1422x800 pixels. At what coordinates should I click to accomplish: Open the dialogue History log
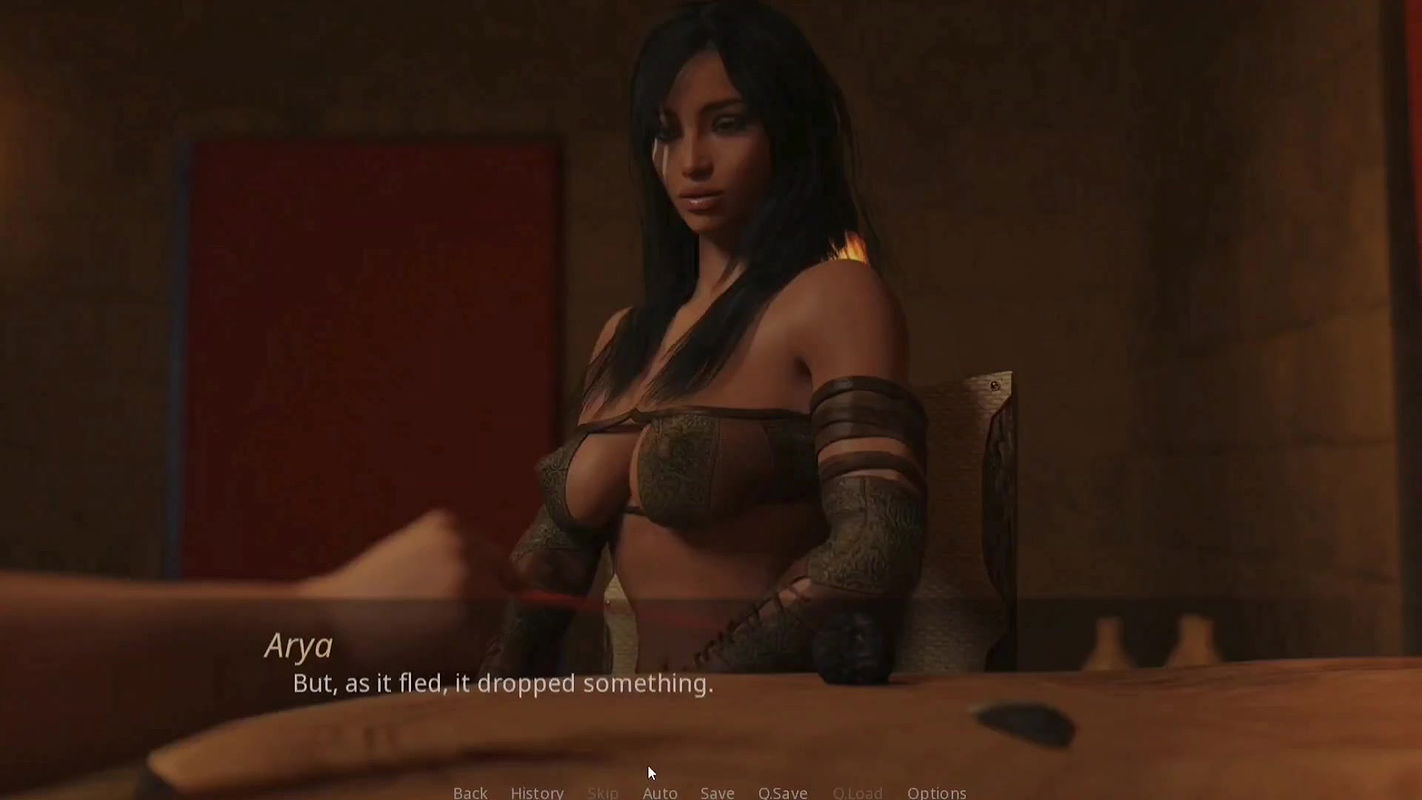coord(537,792)
